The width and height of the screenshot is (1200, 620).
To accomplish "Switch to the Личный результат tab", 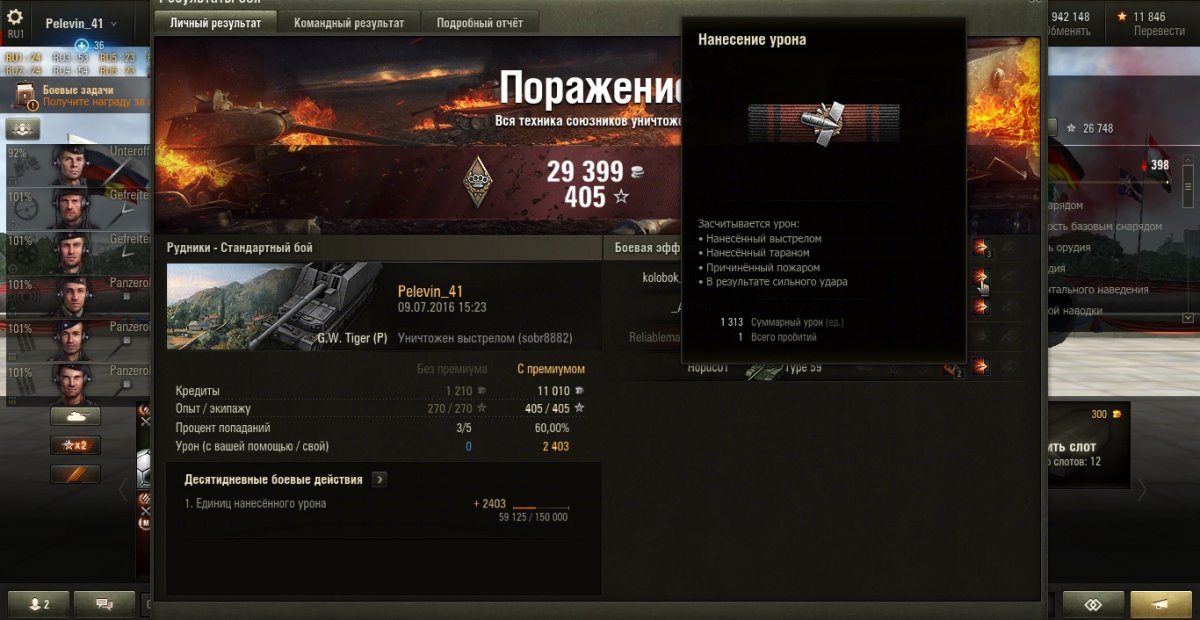I will [215, 23].
